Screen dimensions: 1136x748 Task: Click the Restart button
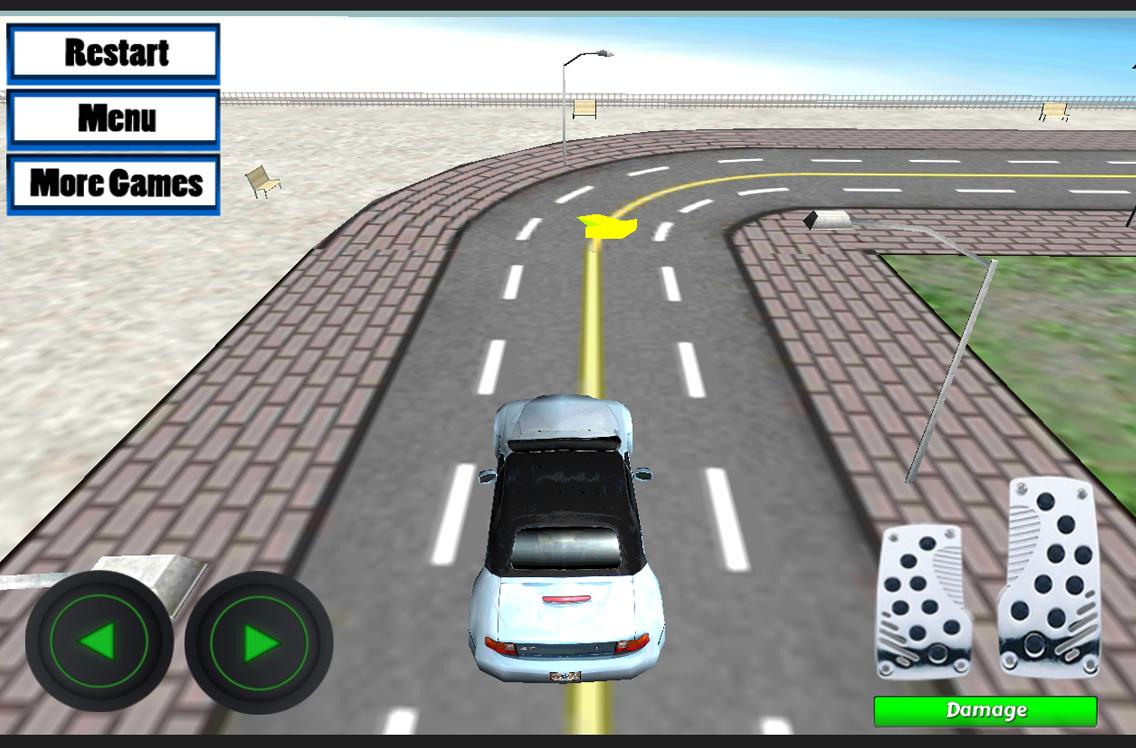[x=114, y=53]
